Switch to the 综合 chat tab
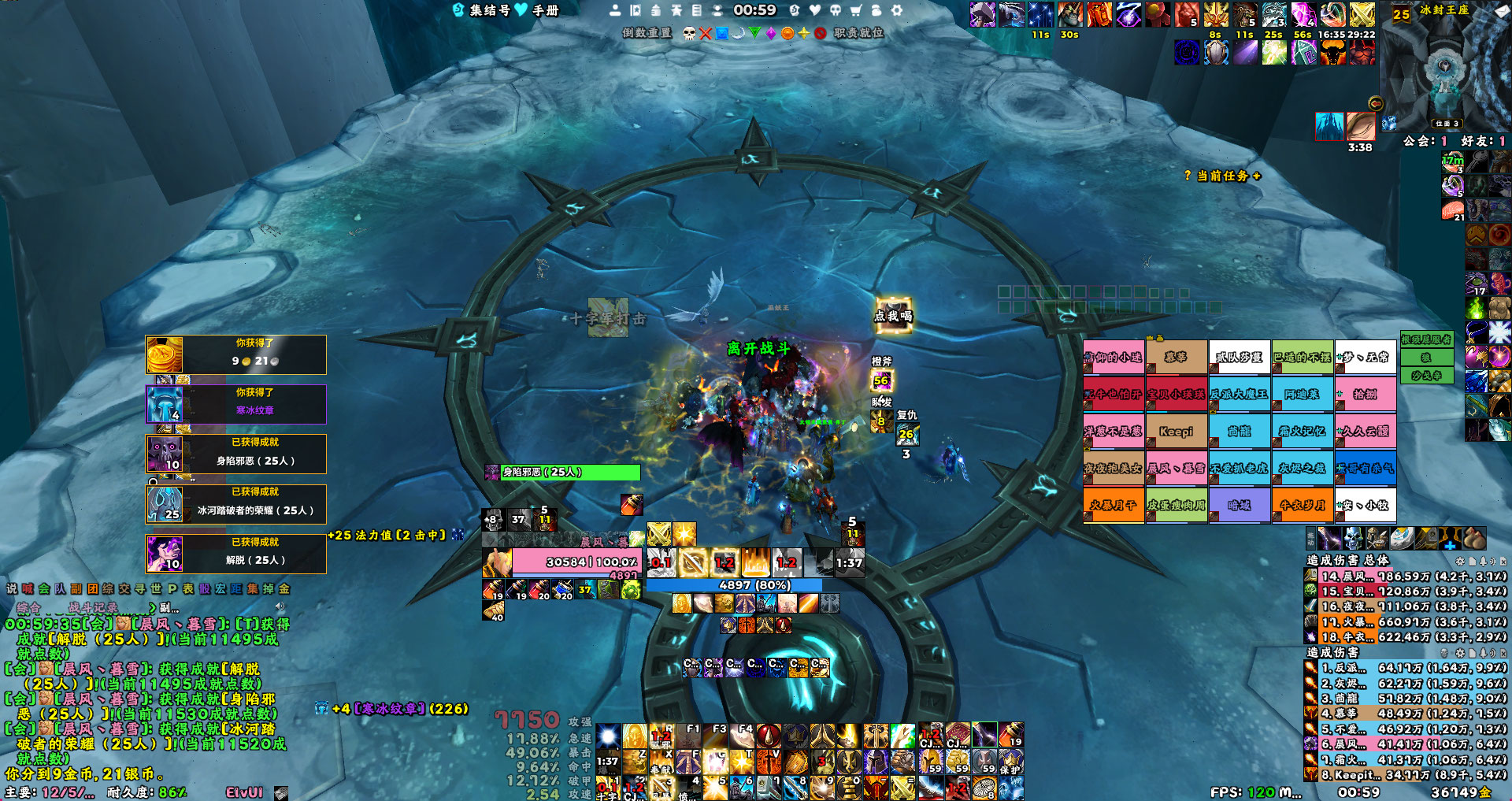The width and height of the screenshot is (1512, 801). pos(29,607)
